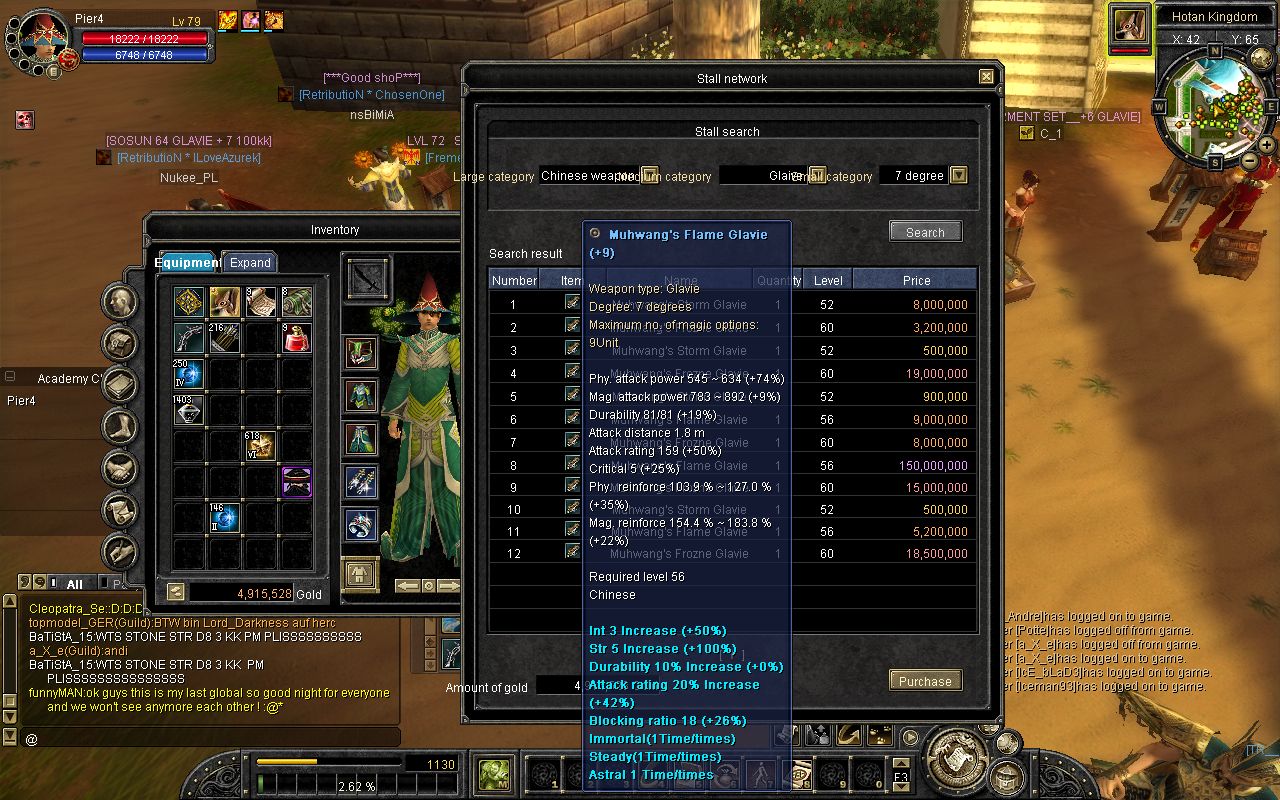This screenshot has width=1280, height=800.
Task: Zoom out the minimap with minus button
Action: click(1250, 160)
